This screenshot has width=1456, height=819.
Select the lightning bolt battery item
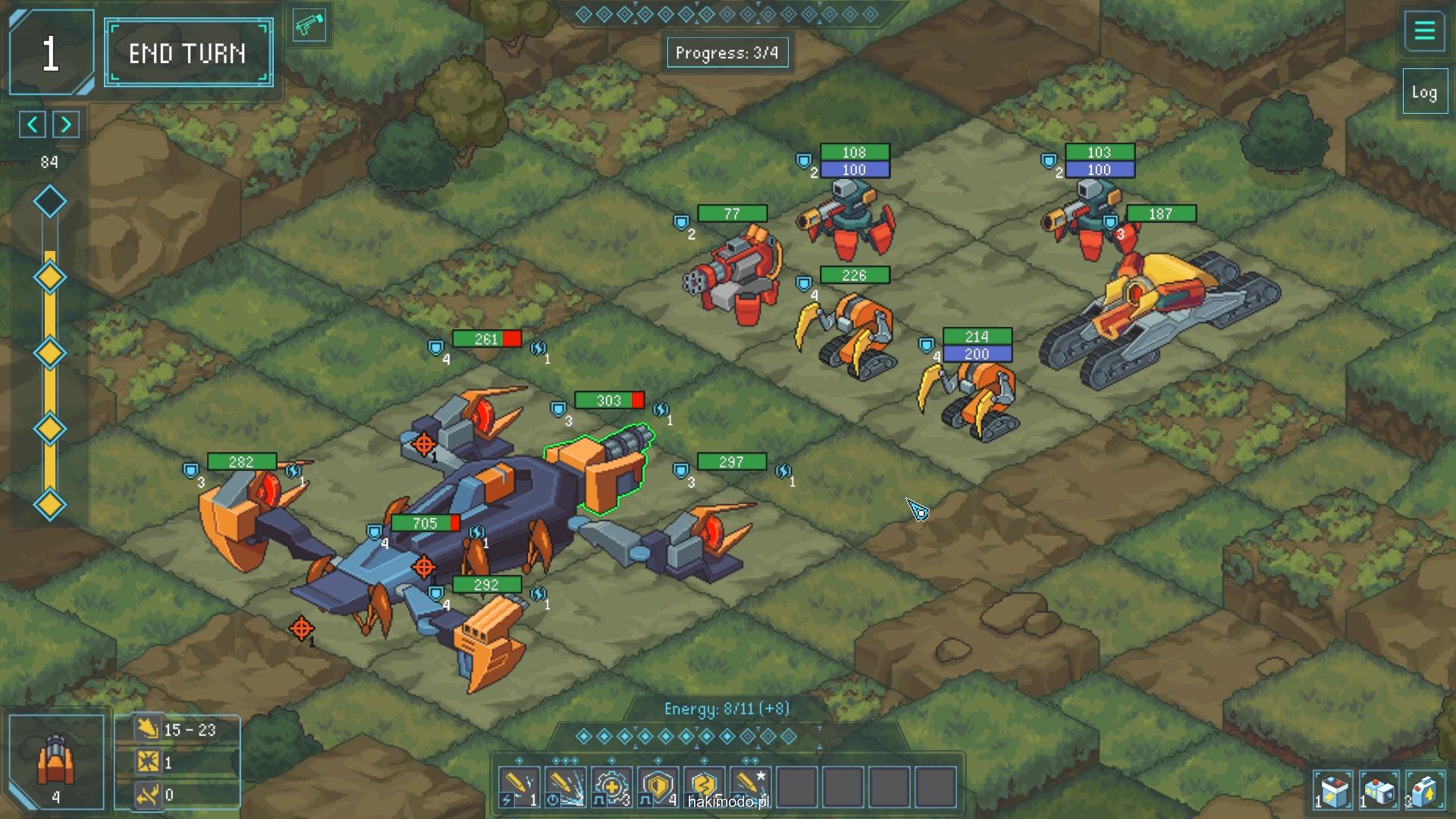point(1333,792)
